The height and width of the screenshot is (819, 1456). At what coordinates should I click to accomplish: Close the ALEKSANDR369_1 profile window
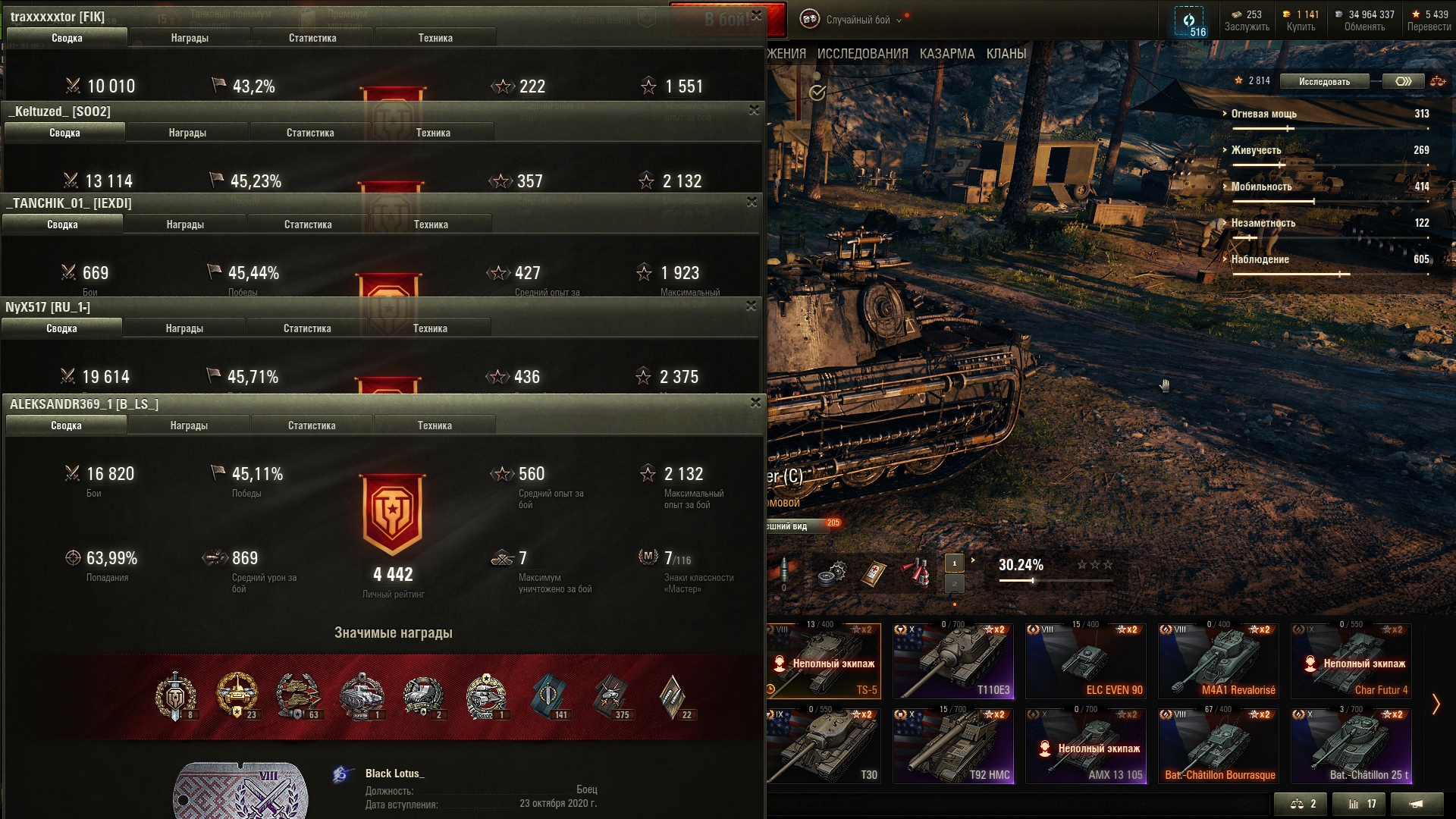(755, 403)
